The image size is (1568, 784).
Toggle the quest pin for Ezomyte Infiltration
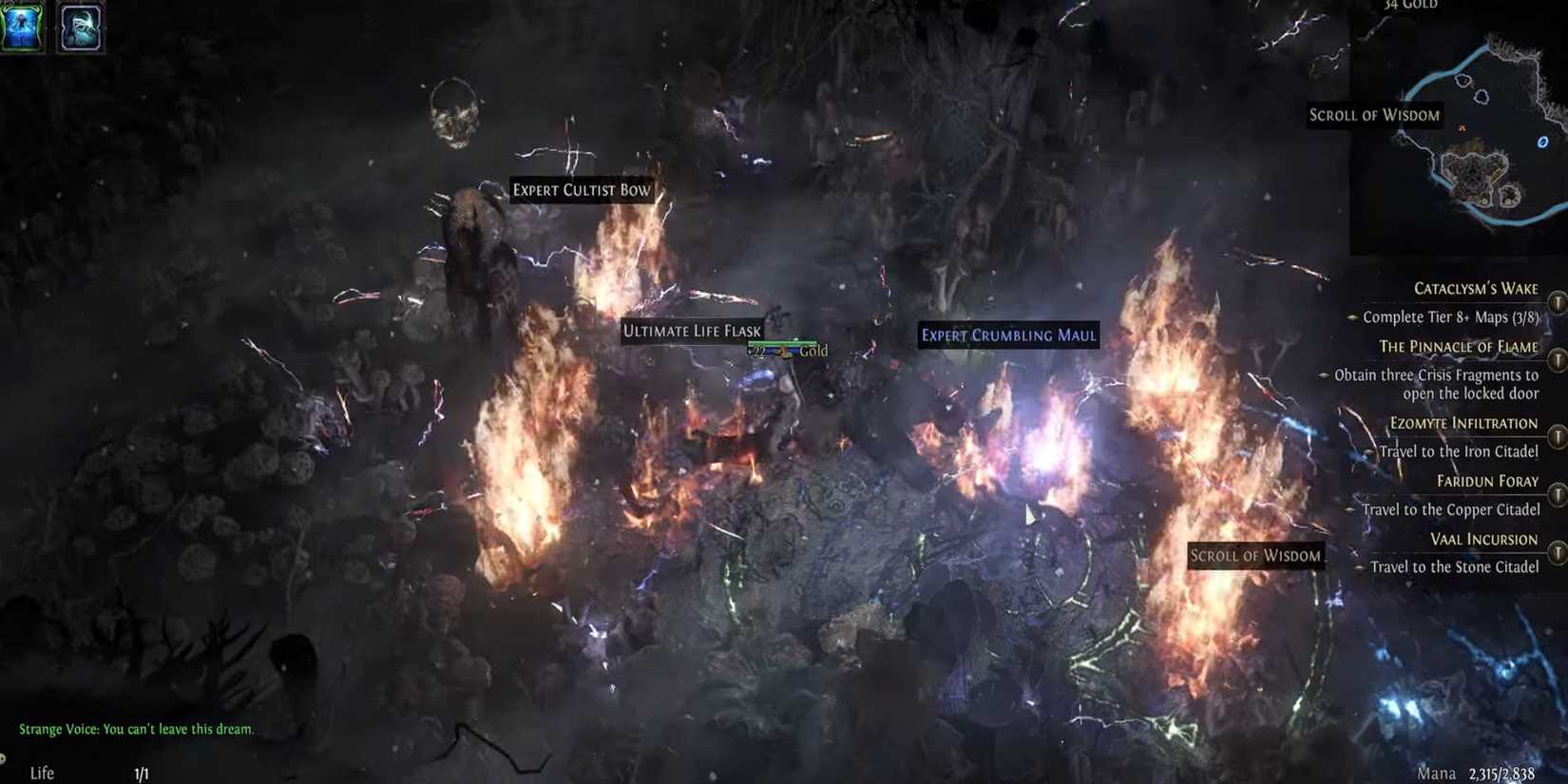point(1558,436)
